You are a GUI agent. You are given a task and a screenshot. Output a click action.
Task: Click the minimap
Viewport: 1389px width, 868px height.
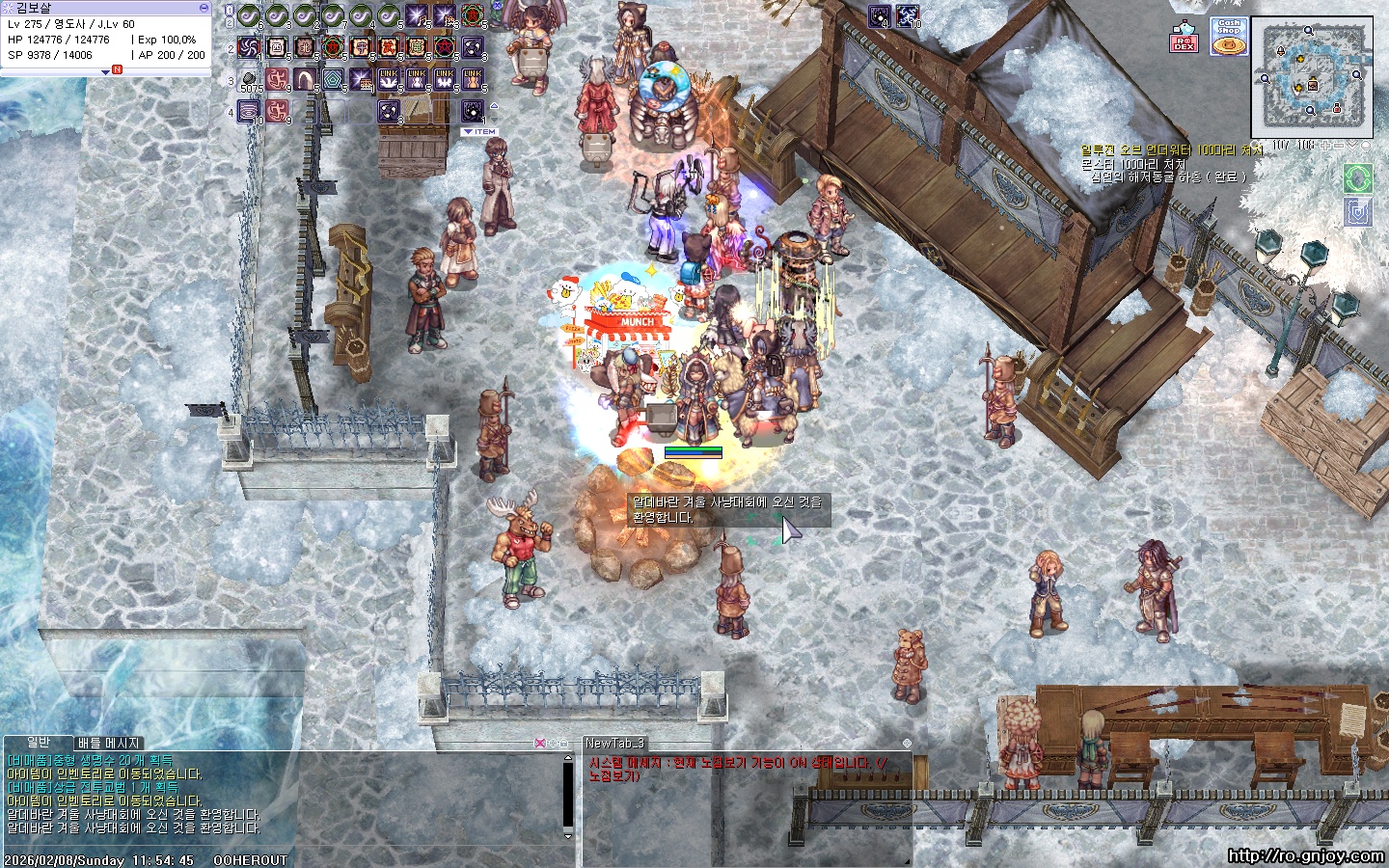pyautogui.click(x=1312, y=77)
